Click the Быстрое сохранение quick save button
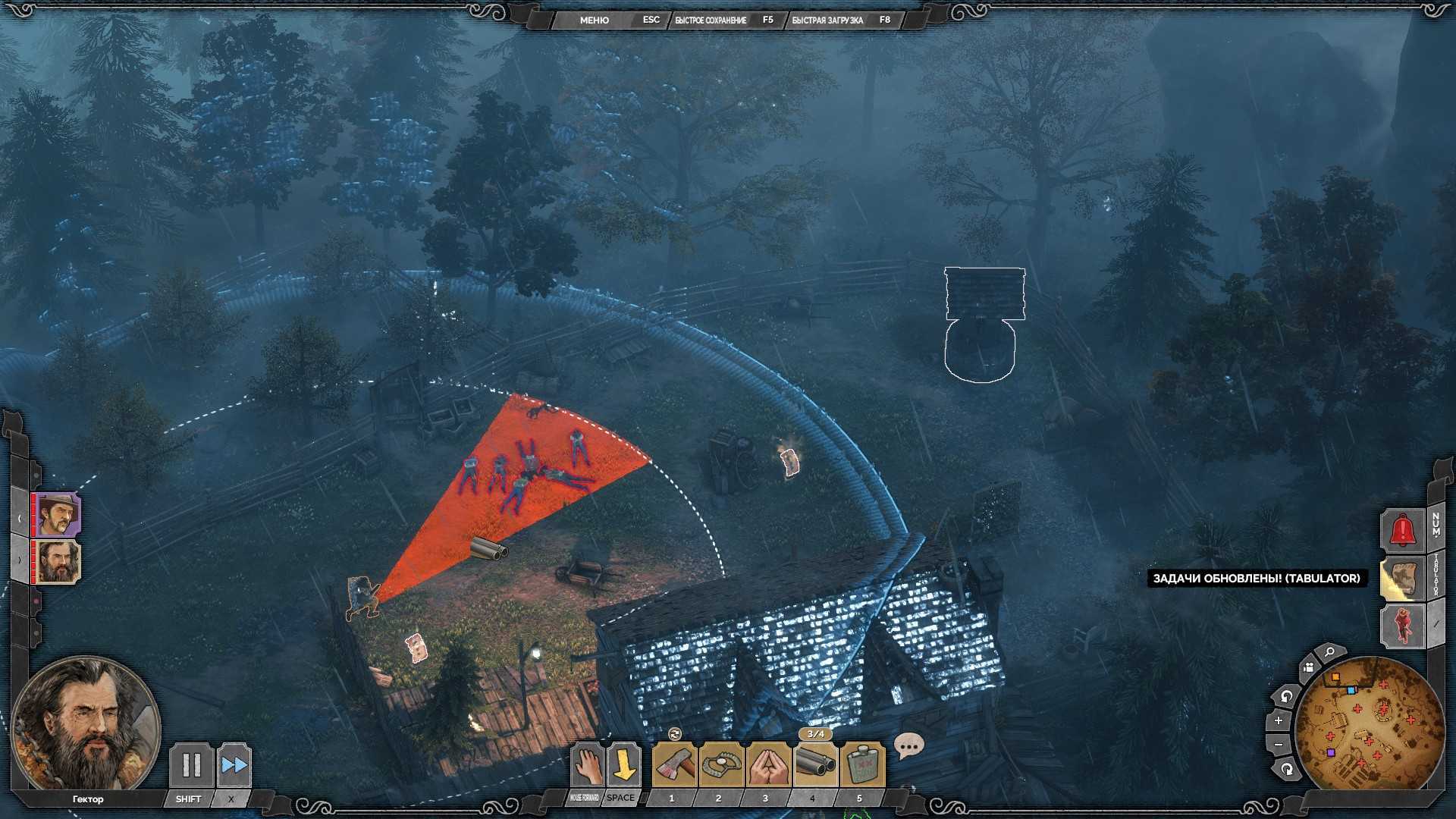 click(x=711, y=20)
